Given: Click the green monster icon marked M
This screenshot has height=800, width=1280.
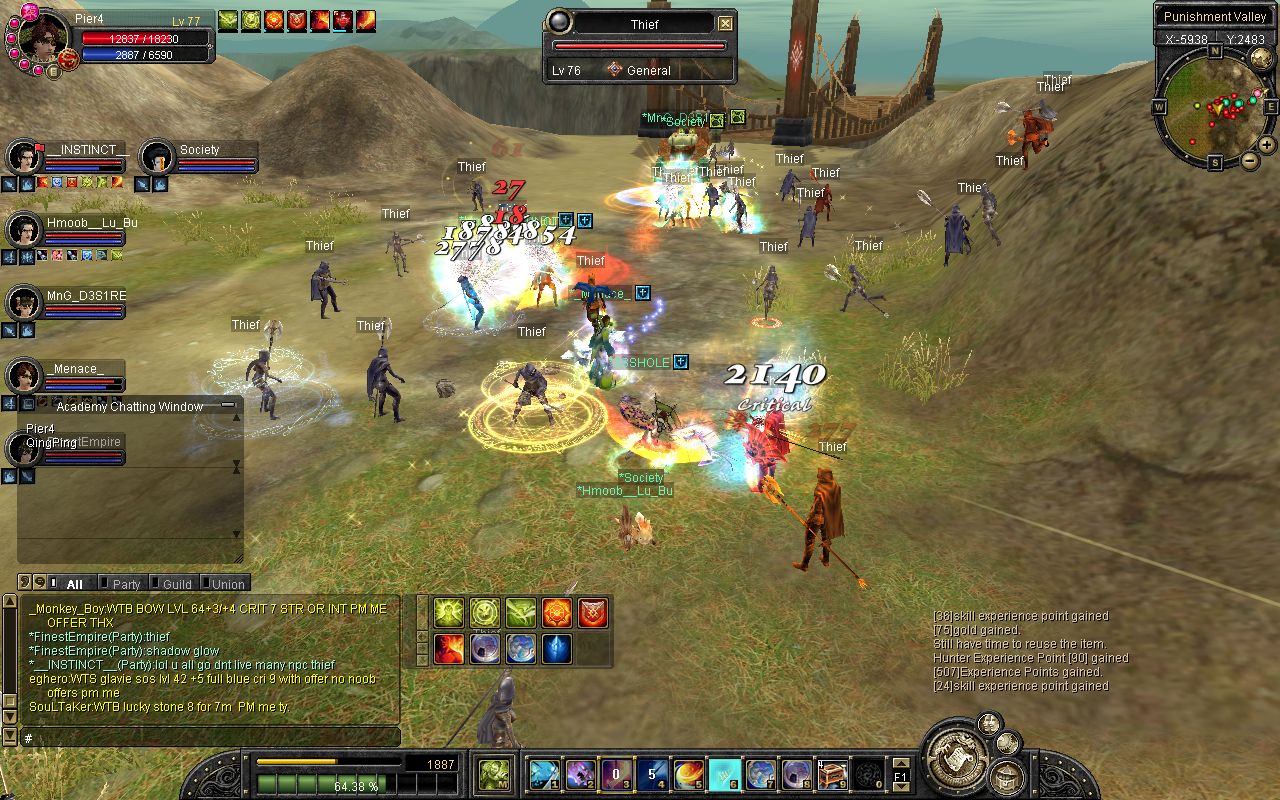Looking at the screenshot, I should pos(494,774).
